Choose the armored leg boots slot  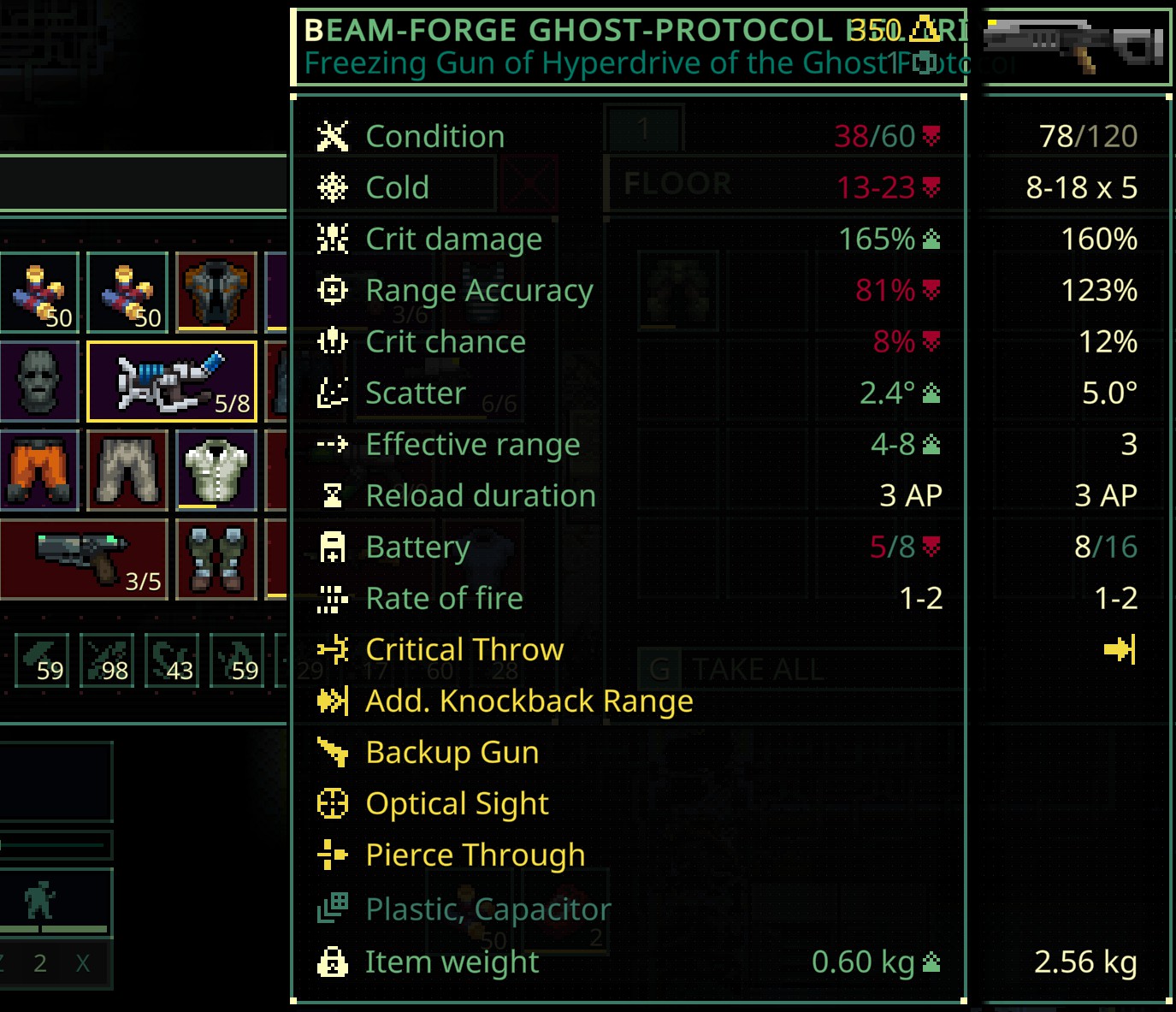point(216,559)
